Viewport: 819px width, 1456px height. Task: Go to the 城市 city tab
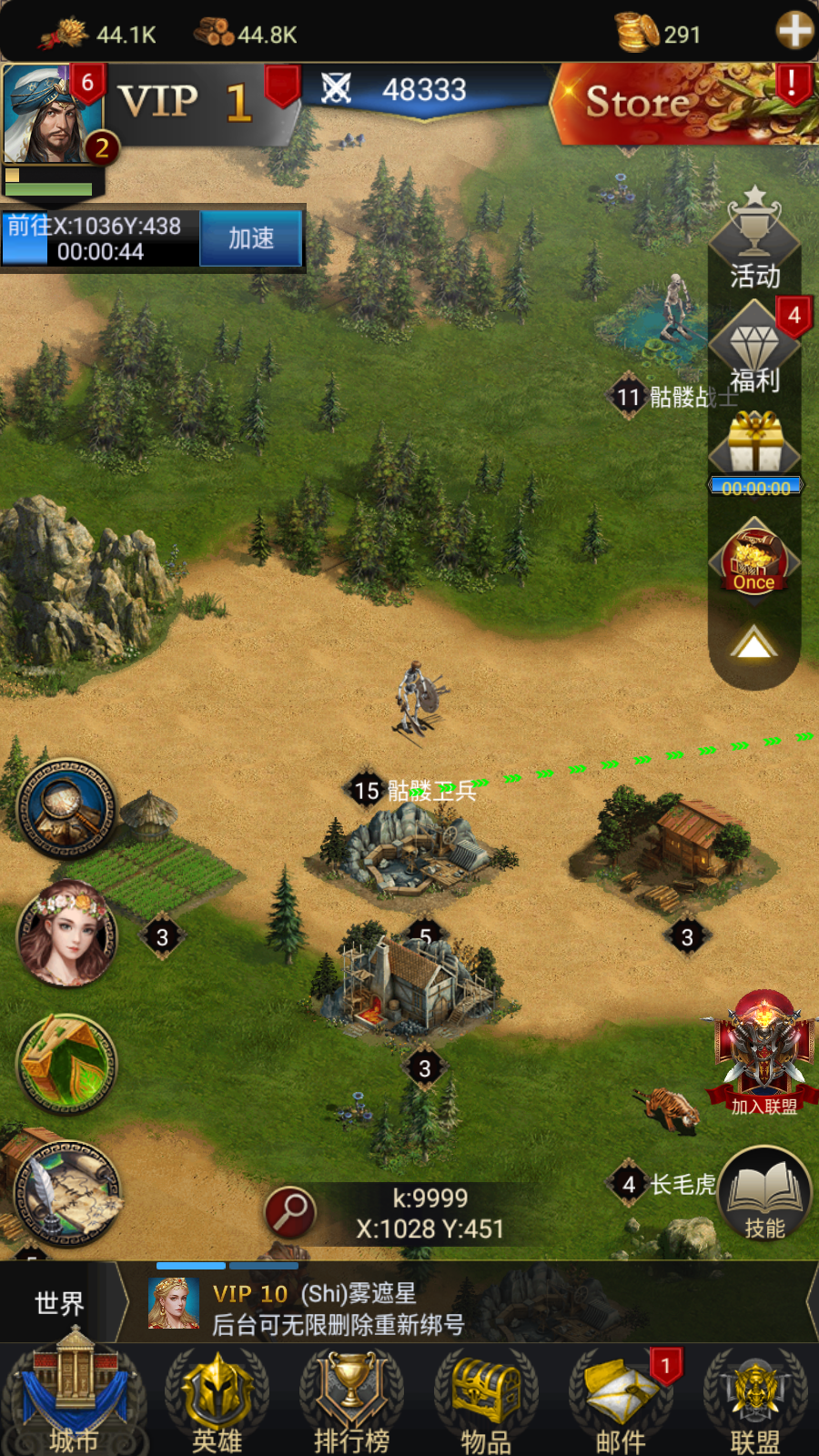click(x=74, y=1401)
